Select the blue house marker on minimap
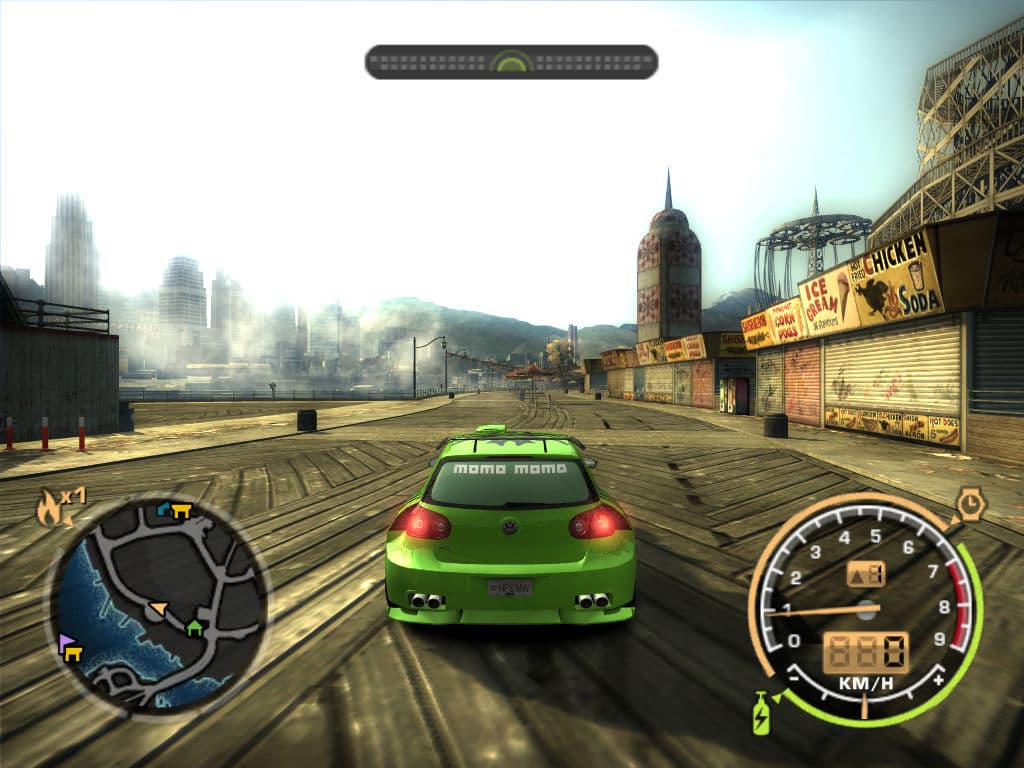Screen dimensions: 1024x768 pos(165,509)
